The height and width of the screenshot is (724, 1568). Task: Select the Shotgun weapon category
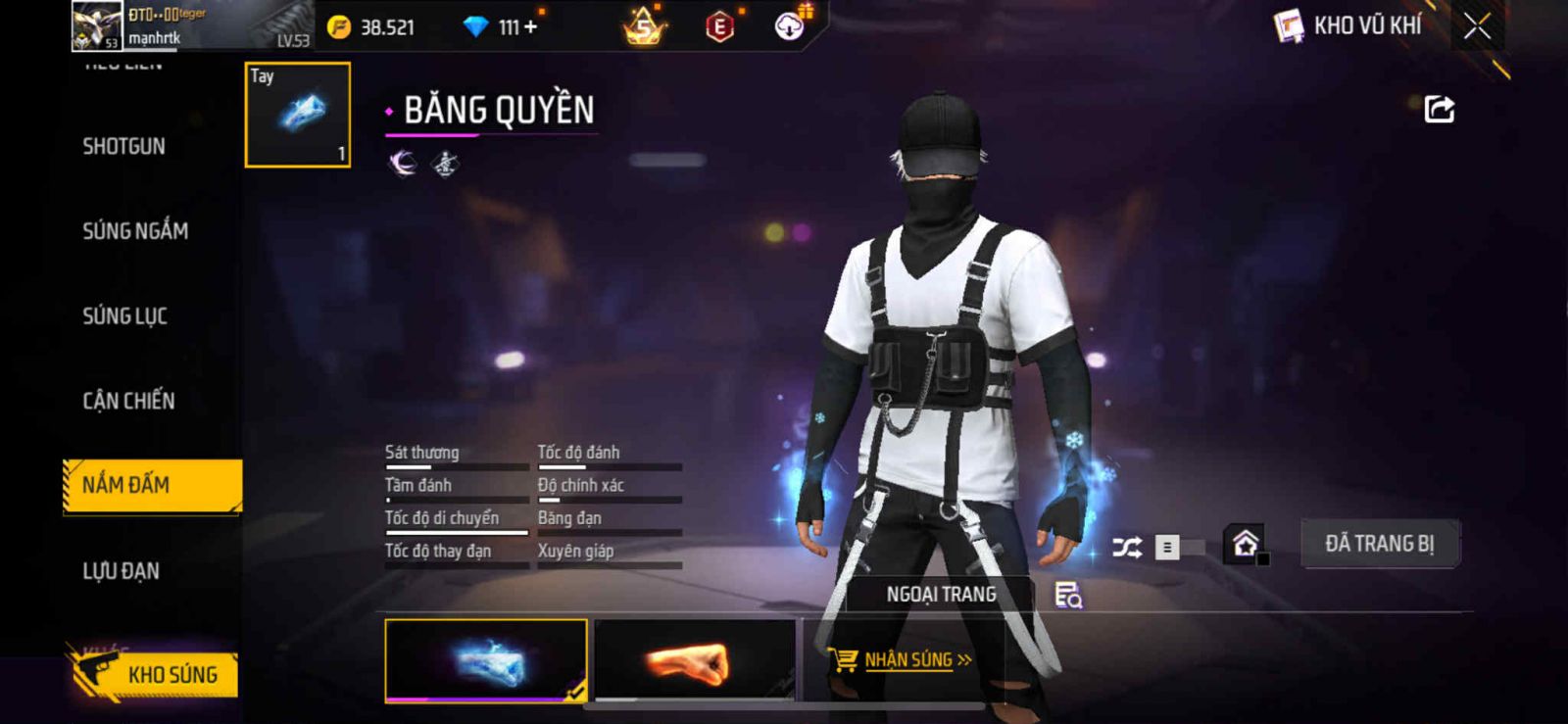pos(123,147)
